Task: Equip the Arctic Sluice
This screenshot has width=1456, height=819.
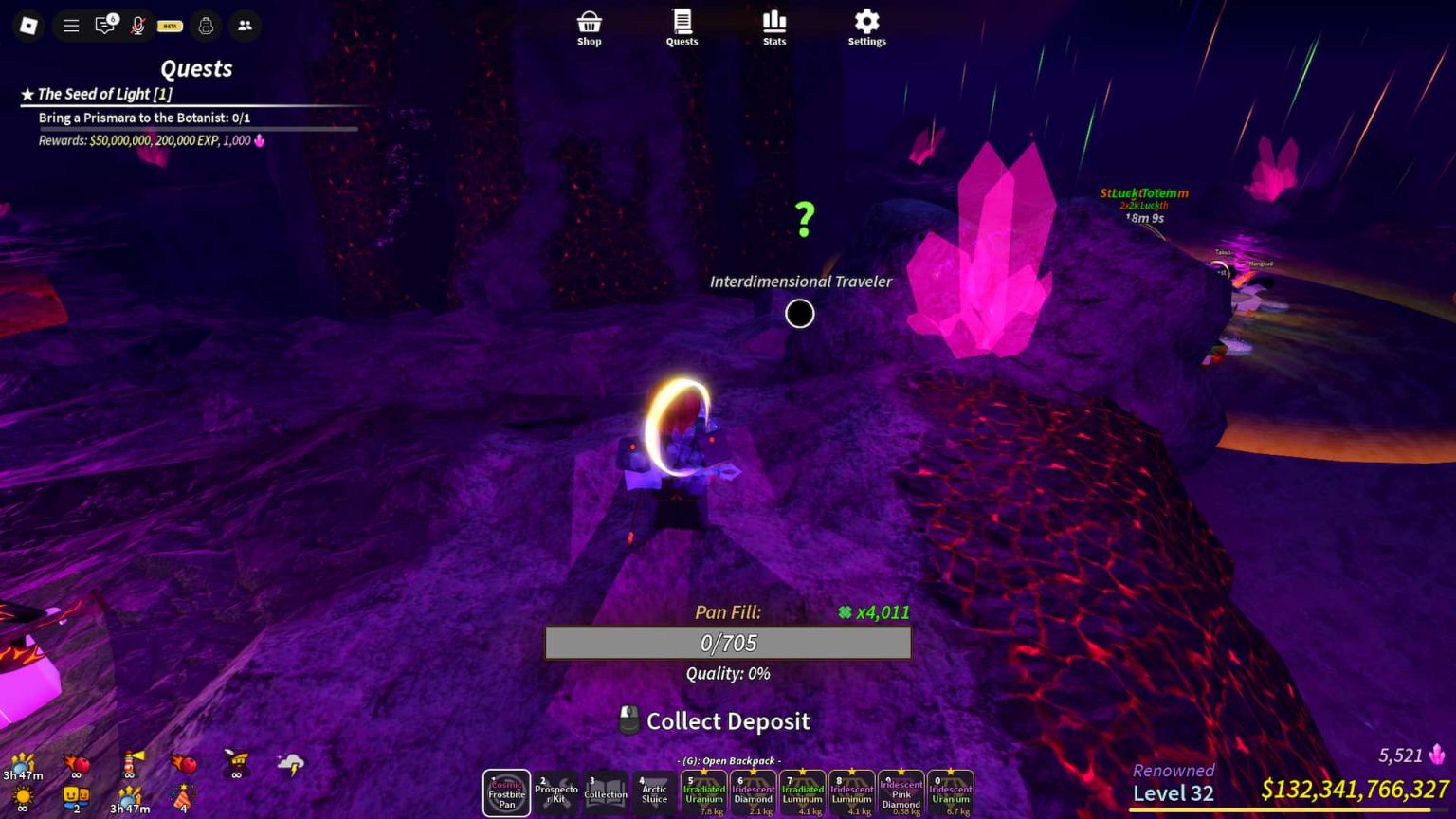Action: [x=655, y=792]
